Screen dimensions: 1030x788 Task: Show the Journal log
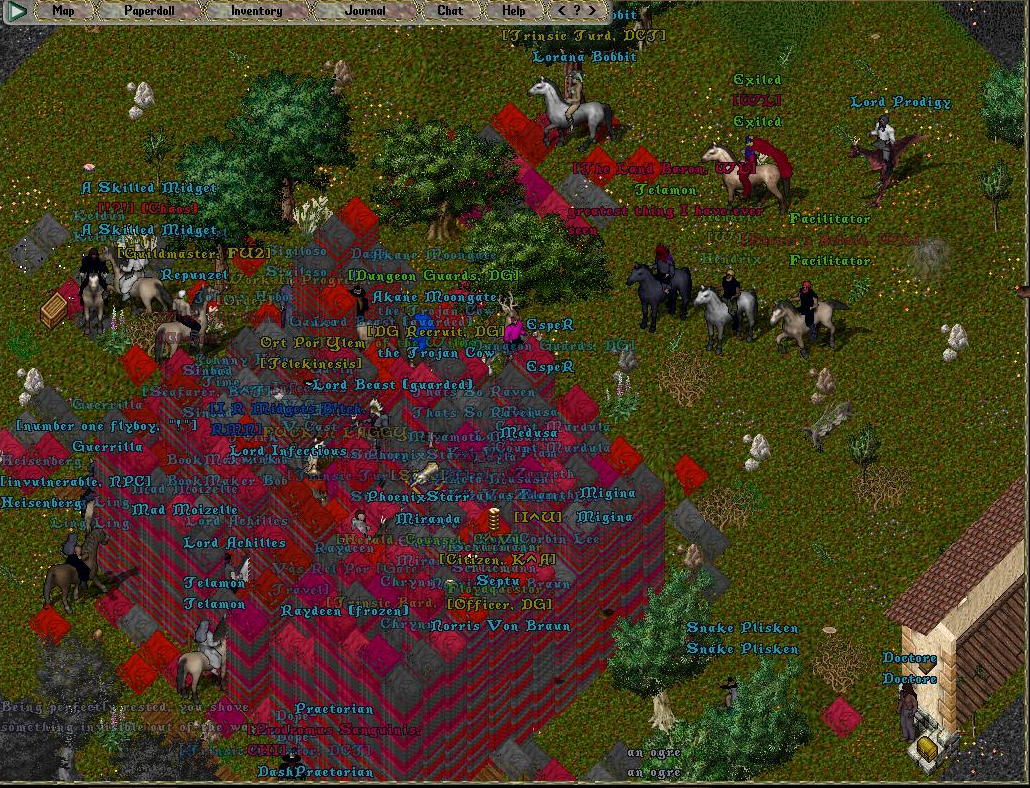pos(365,11)
